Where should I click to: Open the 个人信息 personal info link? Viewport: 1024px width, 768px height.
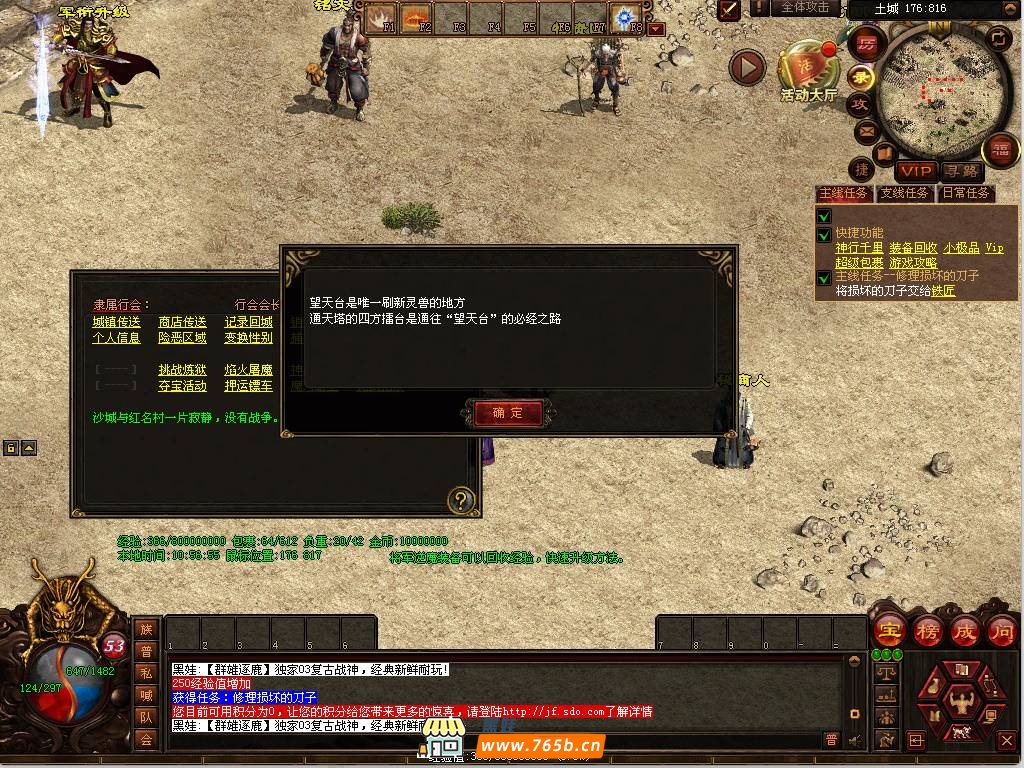pyautogui.click(x=117, y=338)
